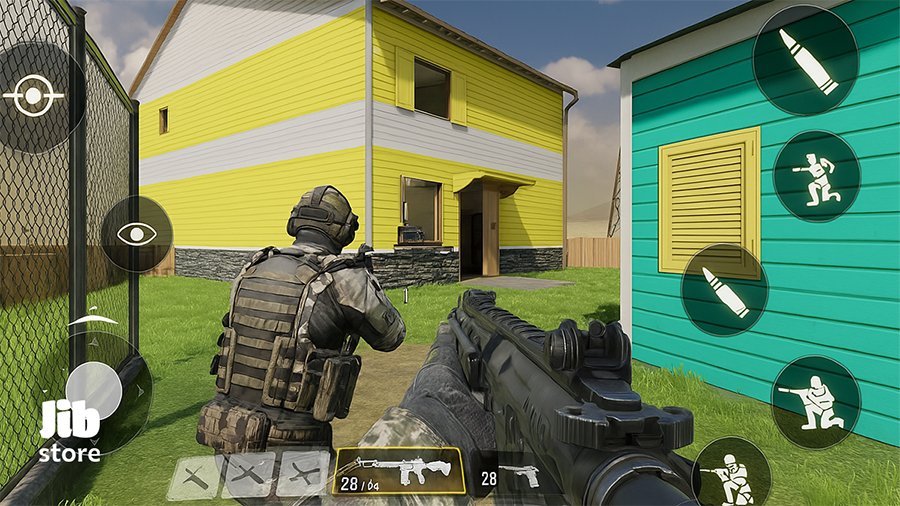Switch to the pistol weapon slot
The height and width of the screenshot is (506, 900).
(x=511, y=474)
